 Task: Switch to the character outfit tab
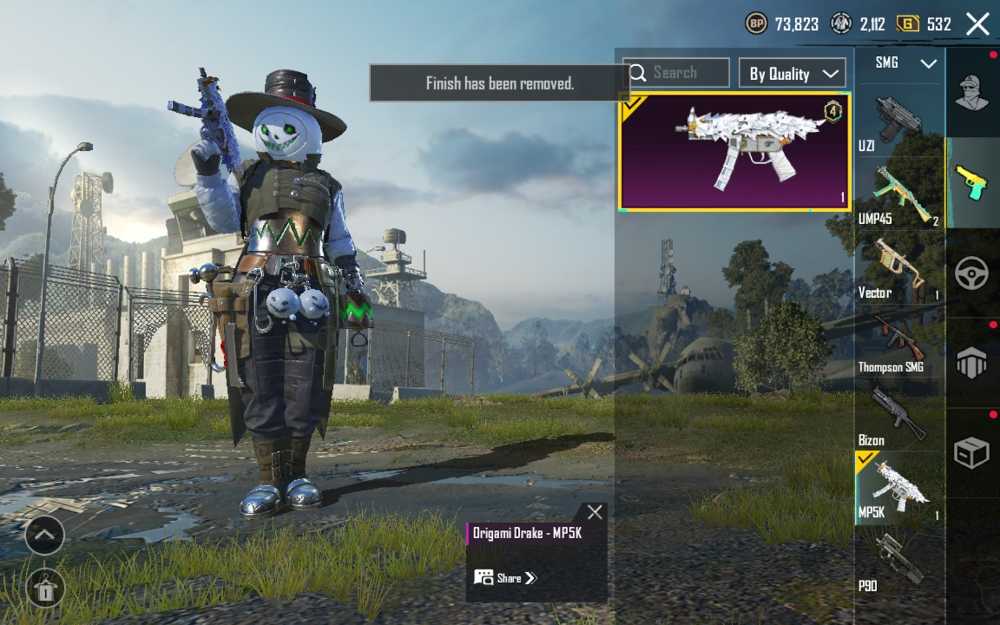coord(971,93)
